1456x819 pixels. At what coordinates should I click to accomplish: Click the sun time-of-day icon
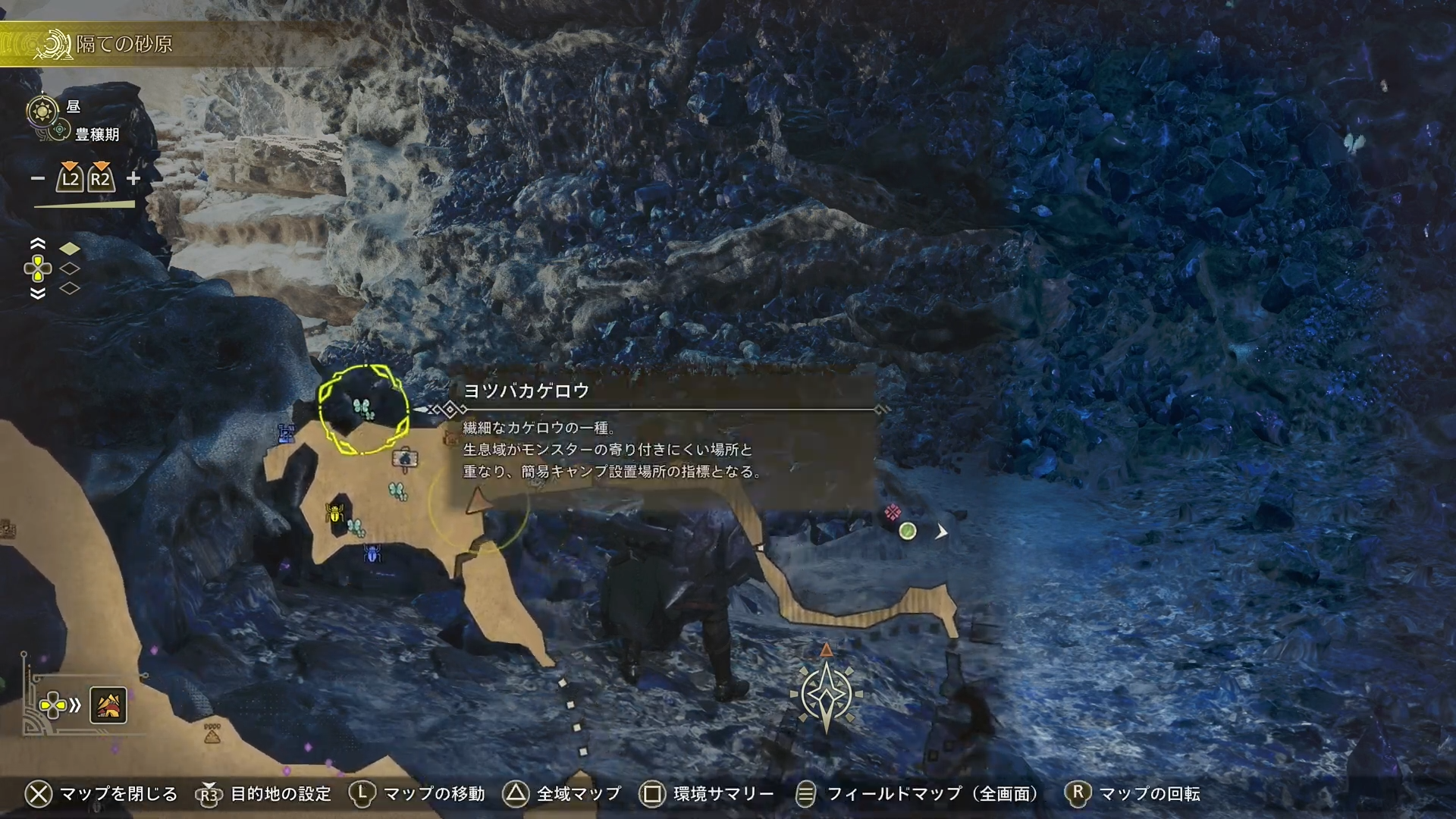pyautogui.click(x=42, y=111)
